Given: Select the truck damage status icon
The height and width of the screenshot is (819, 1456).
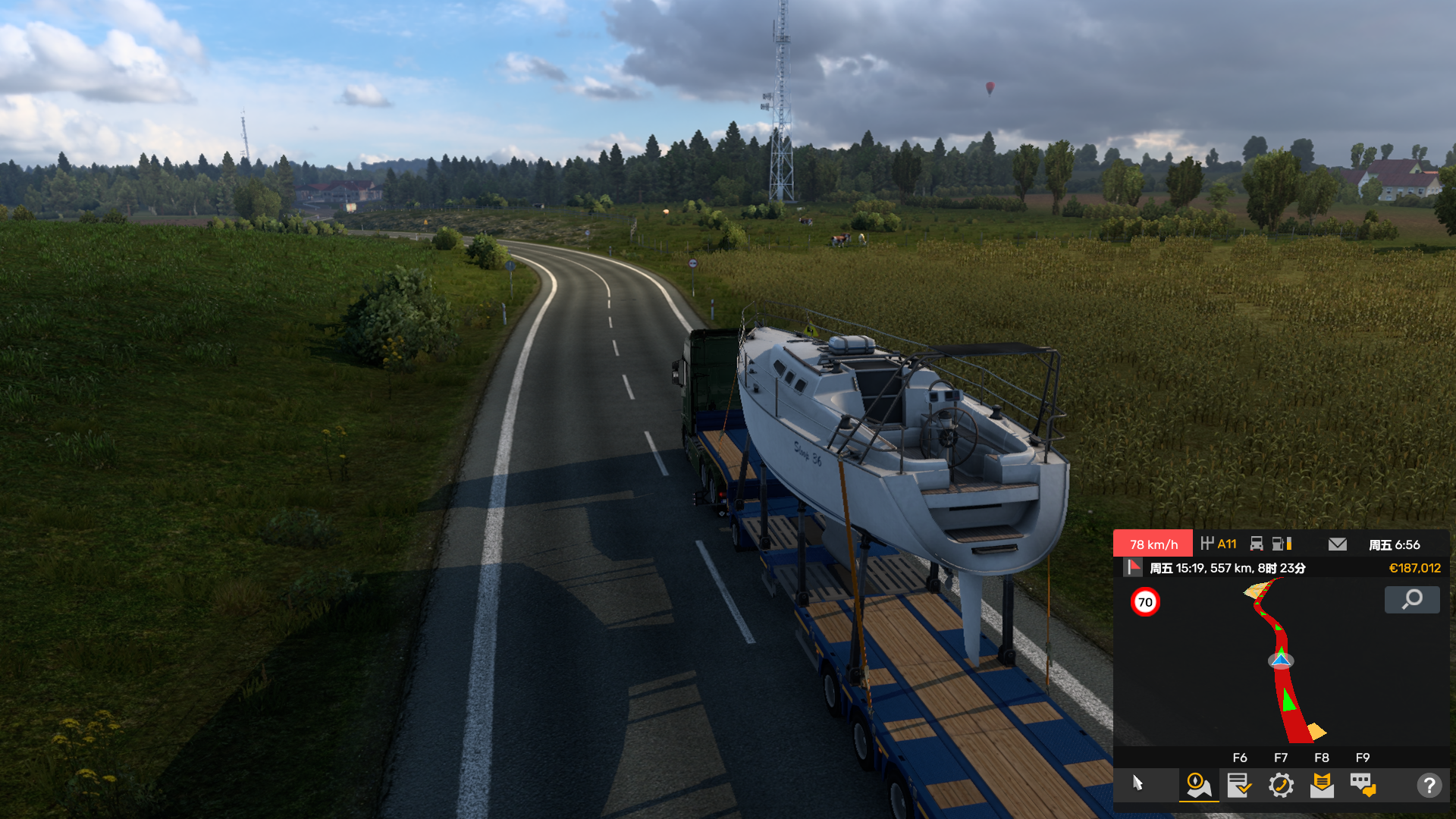Looking at the screenshot, I should pos(1257,544).
